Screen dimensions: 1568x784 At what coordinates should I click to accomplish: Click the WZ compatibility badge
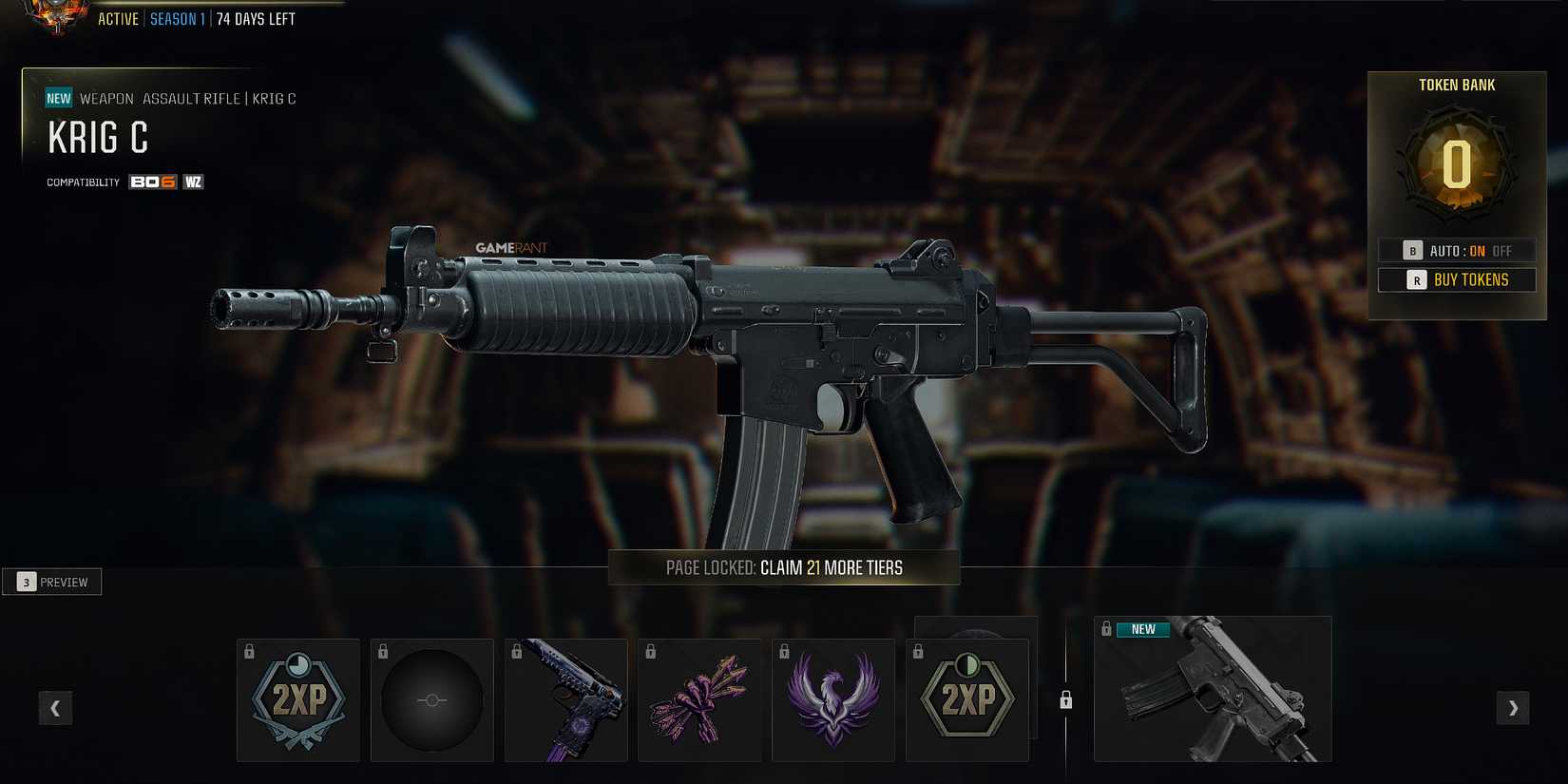click(191, 182)
